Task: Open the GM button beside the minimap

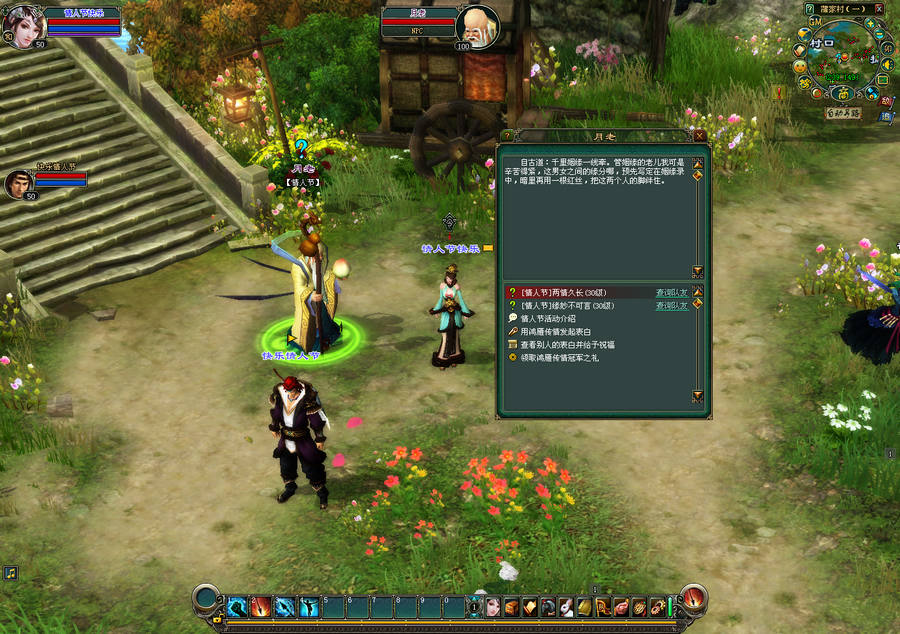Action: pos(815,20)
